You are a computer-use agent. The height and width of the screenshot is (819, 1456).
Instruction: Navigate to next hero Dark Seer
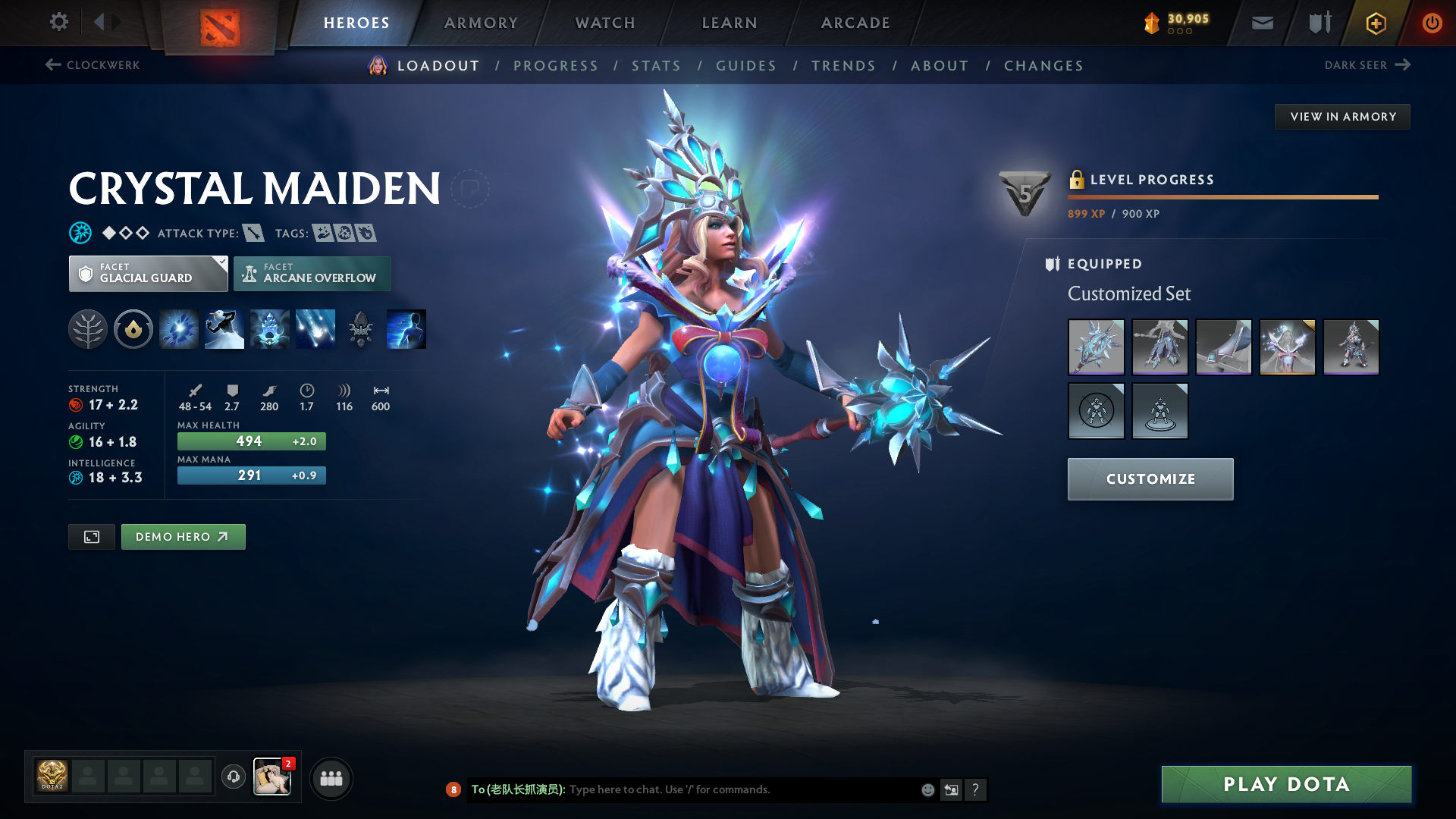pos(1367,65)
